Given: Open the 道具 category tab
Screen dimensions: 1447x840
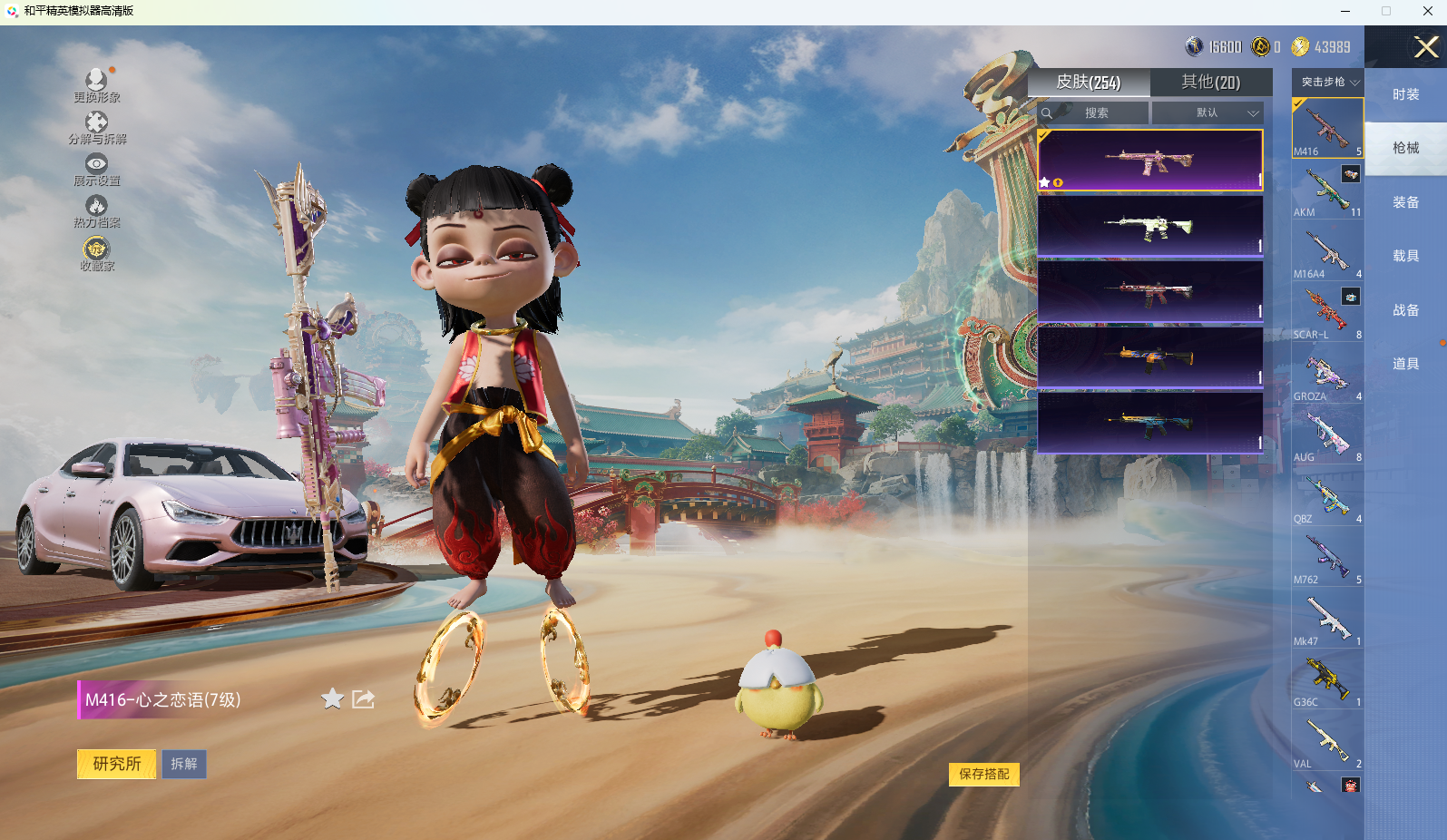Looking at the screenshot, I should [x=1405, y=364].
